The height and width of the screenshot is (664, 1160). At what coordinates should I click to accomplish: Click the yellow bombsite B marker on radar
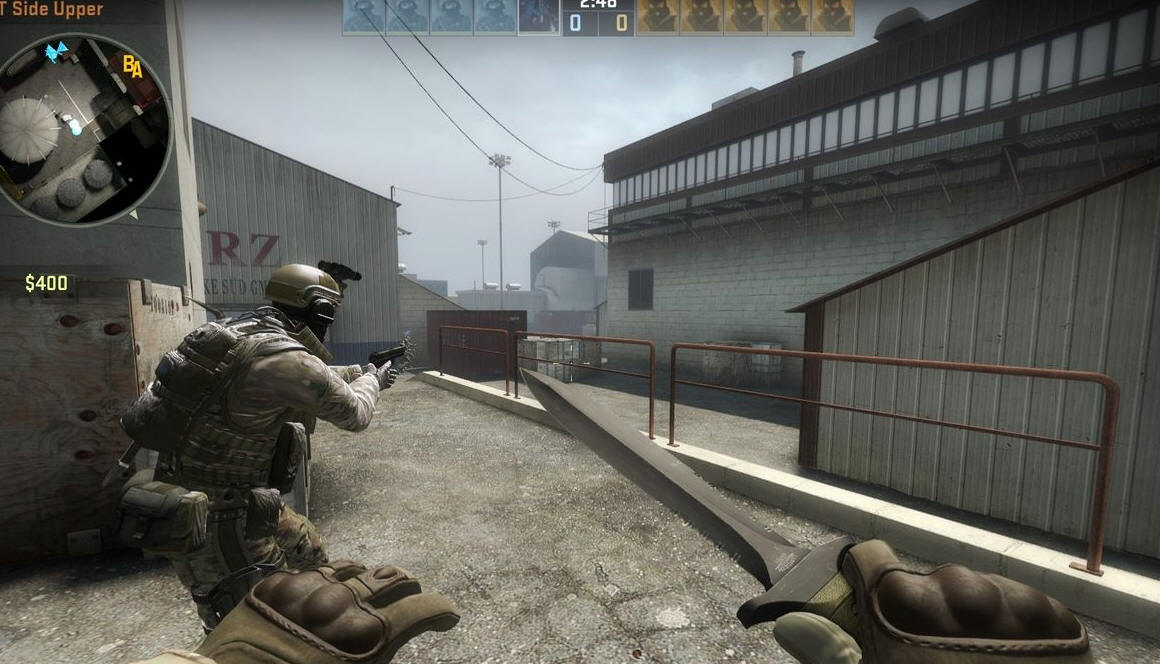click(x=128, y=63)
